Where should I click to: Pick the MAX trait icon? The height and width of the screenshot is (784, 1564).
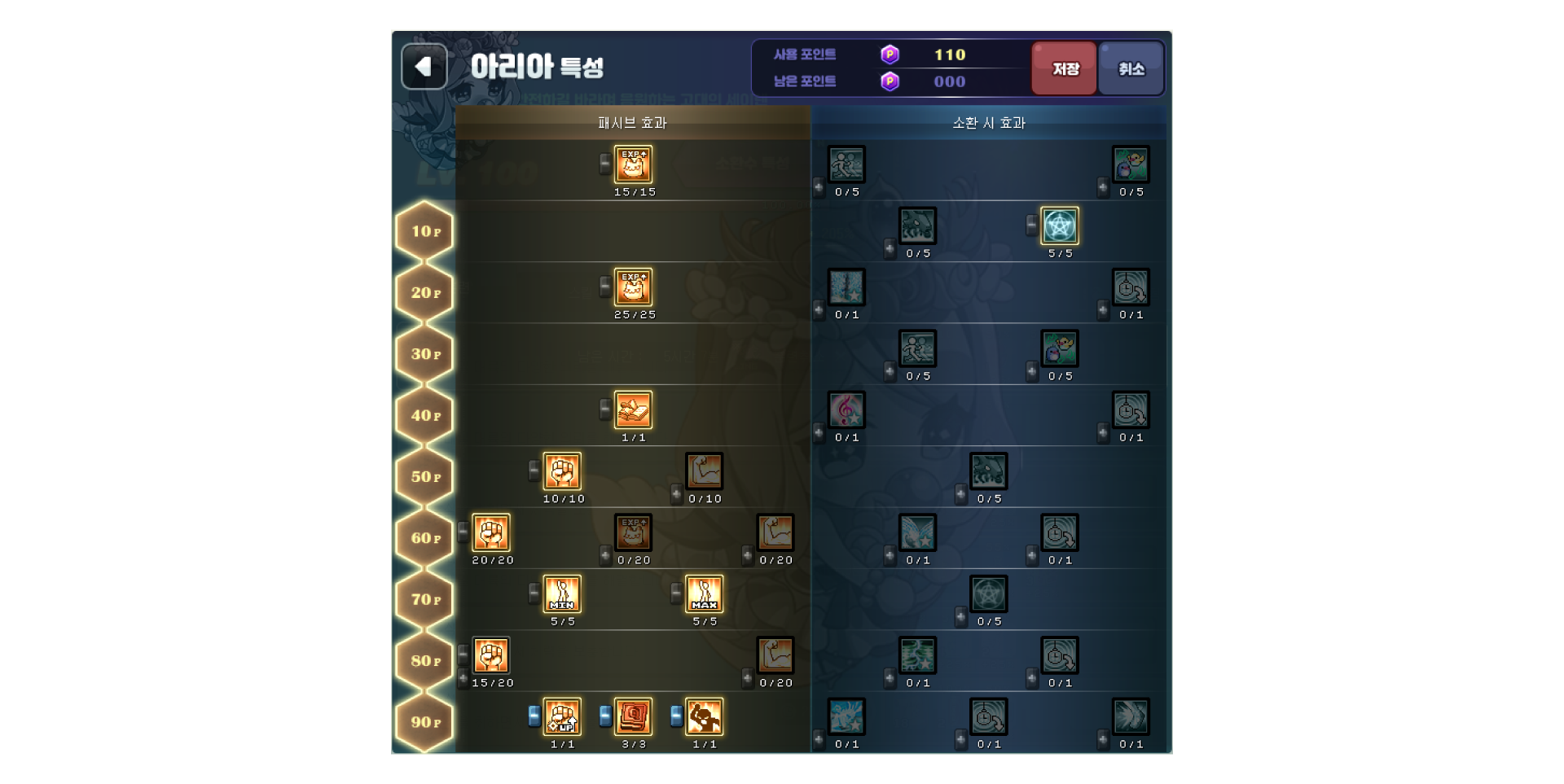[x=704, y=594]
